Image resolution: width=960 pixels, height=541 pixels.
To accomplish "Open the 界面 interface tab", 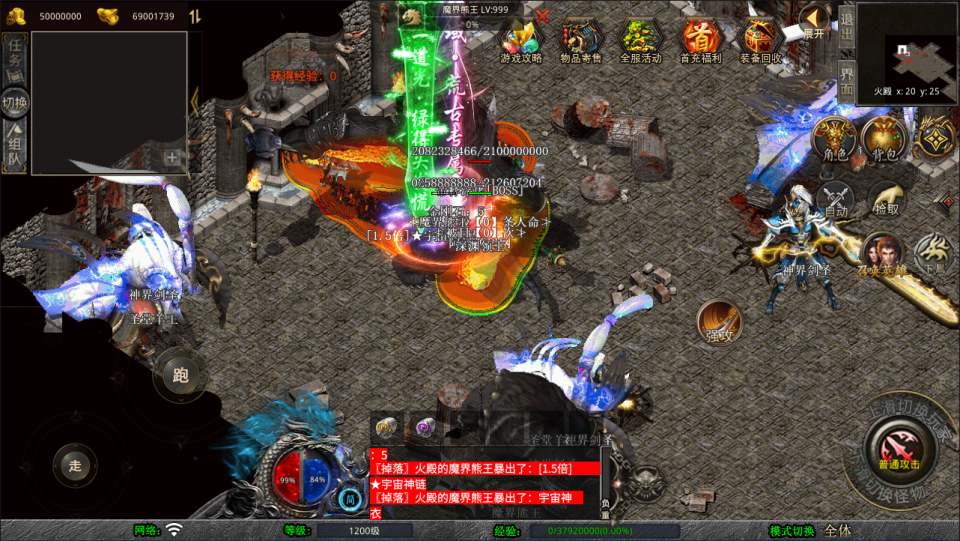I will pos(846,78).
